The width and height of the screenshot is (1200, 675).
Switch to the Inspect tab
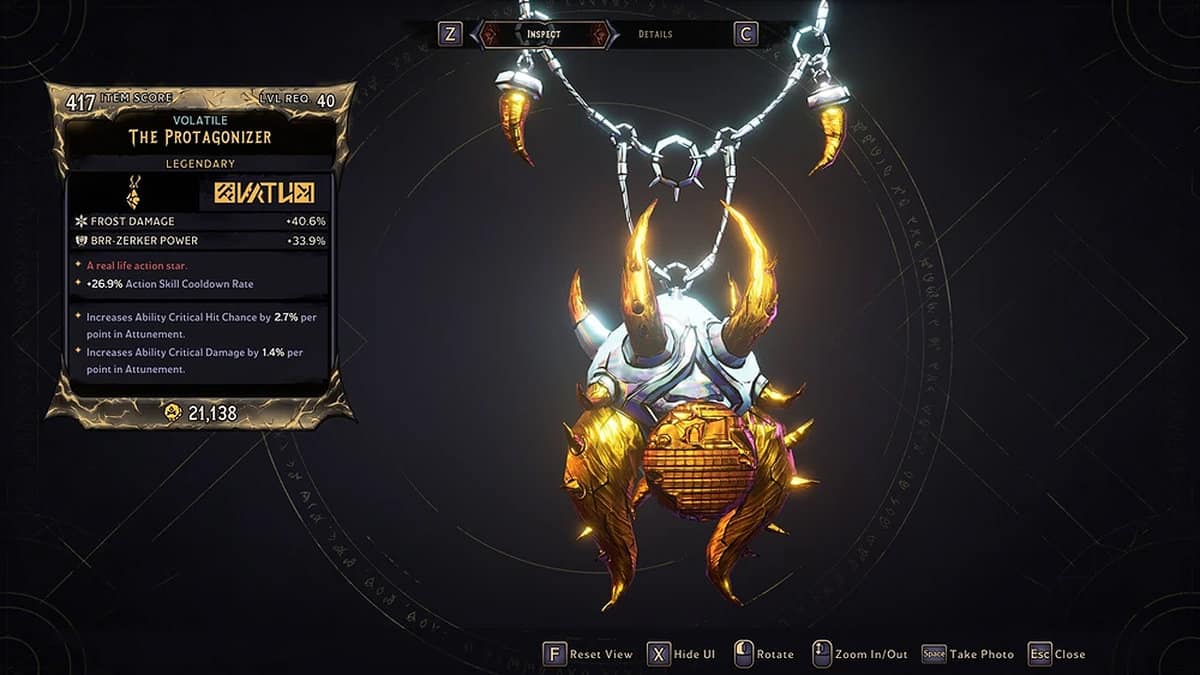pos(544,35)
